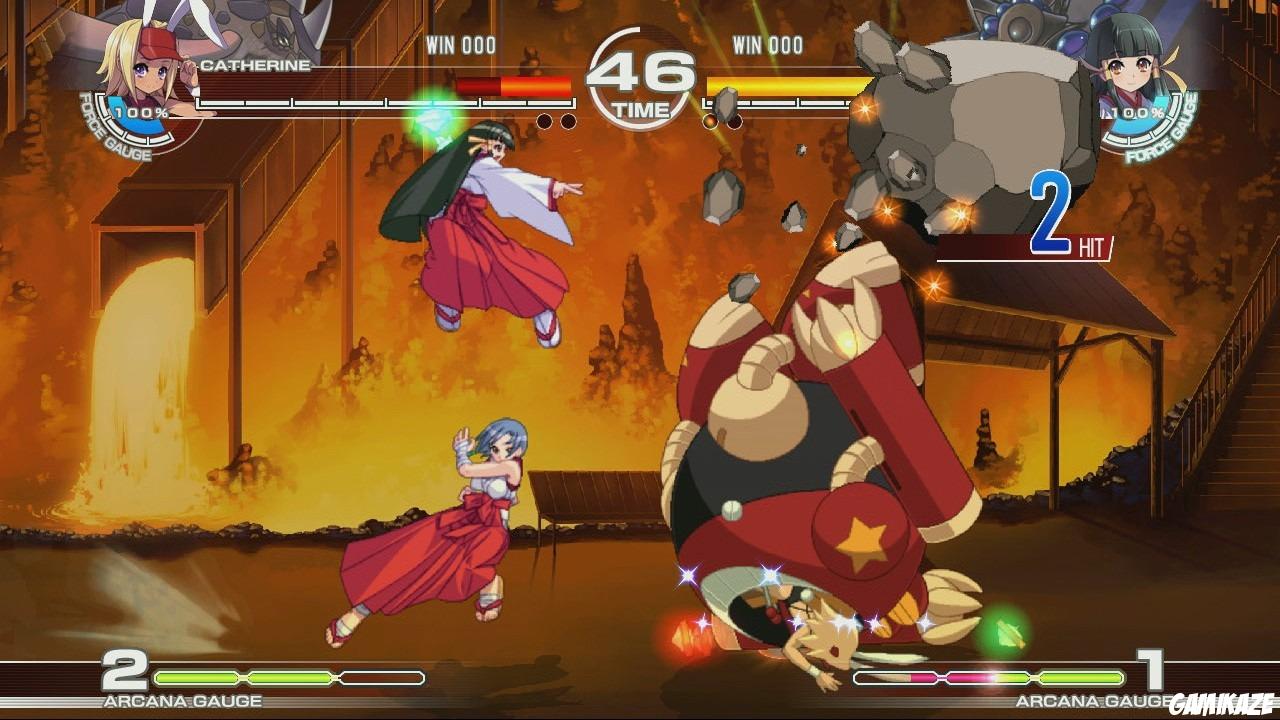Click the WIN 000 counter on the right

tap(769, 46)
